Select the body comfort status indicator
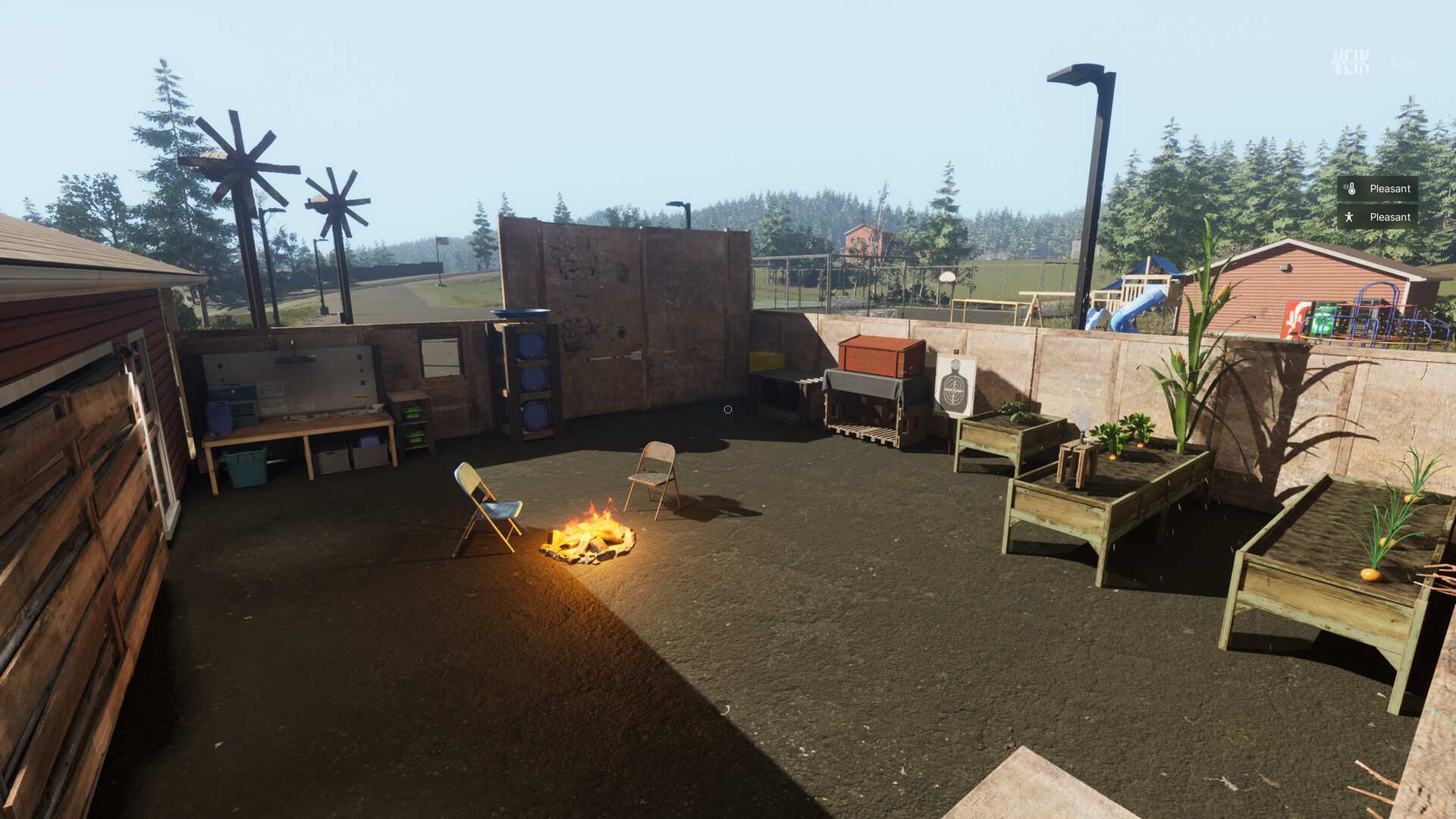Screen dimensions: 1456x819 (x=1377, y=218)
